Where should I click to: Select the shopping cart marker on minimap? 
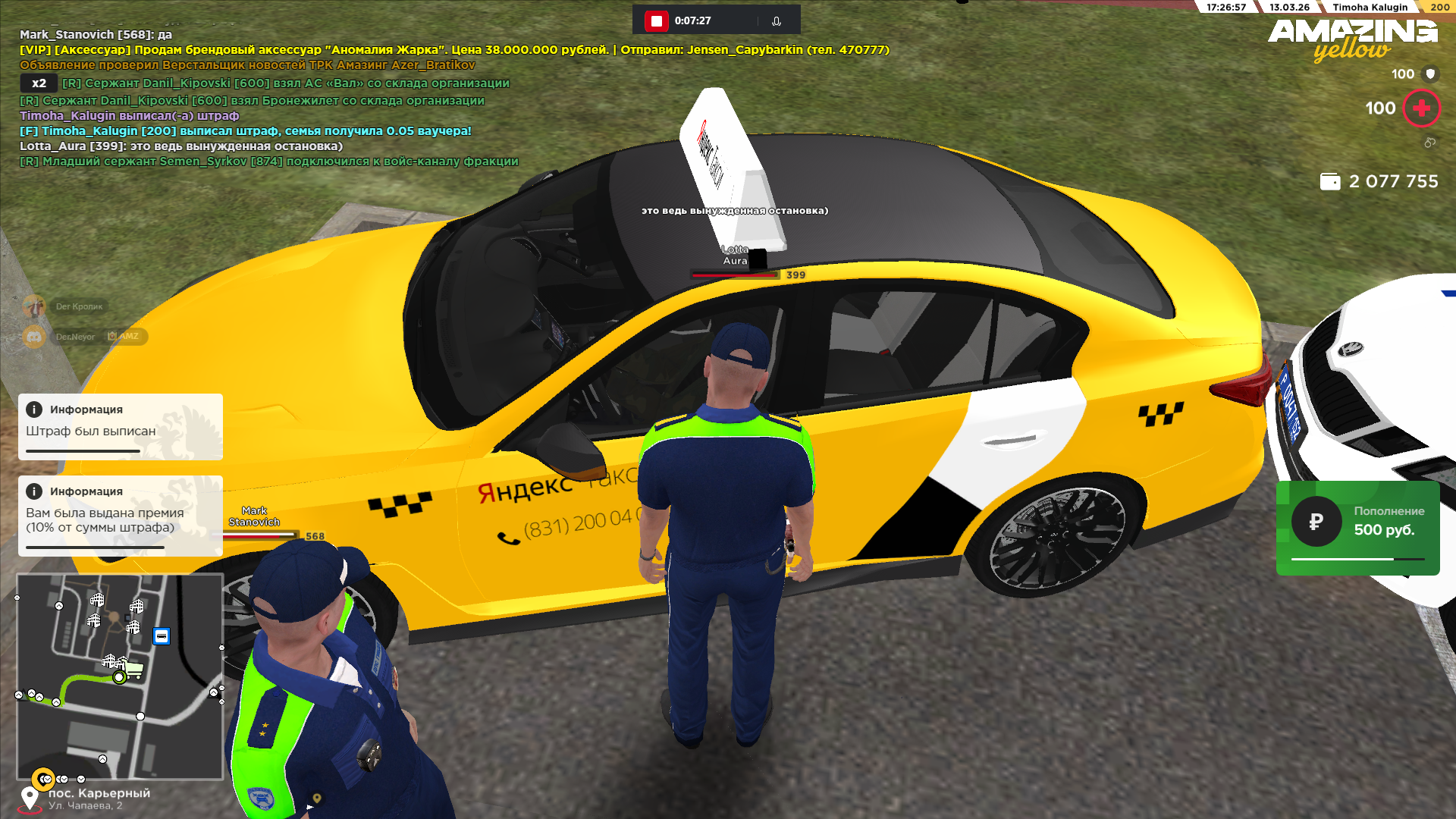pyautogui.click(x=134, y=669)
